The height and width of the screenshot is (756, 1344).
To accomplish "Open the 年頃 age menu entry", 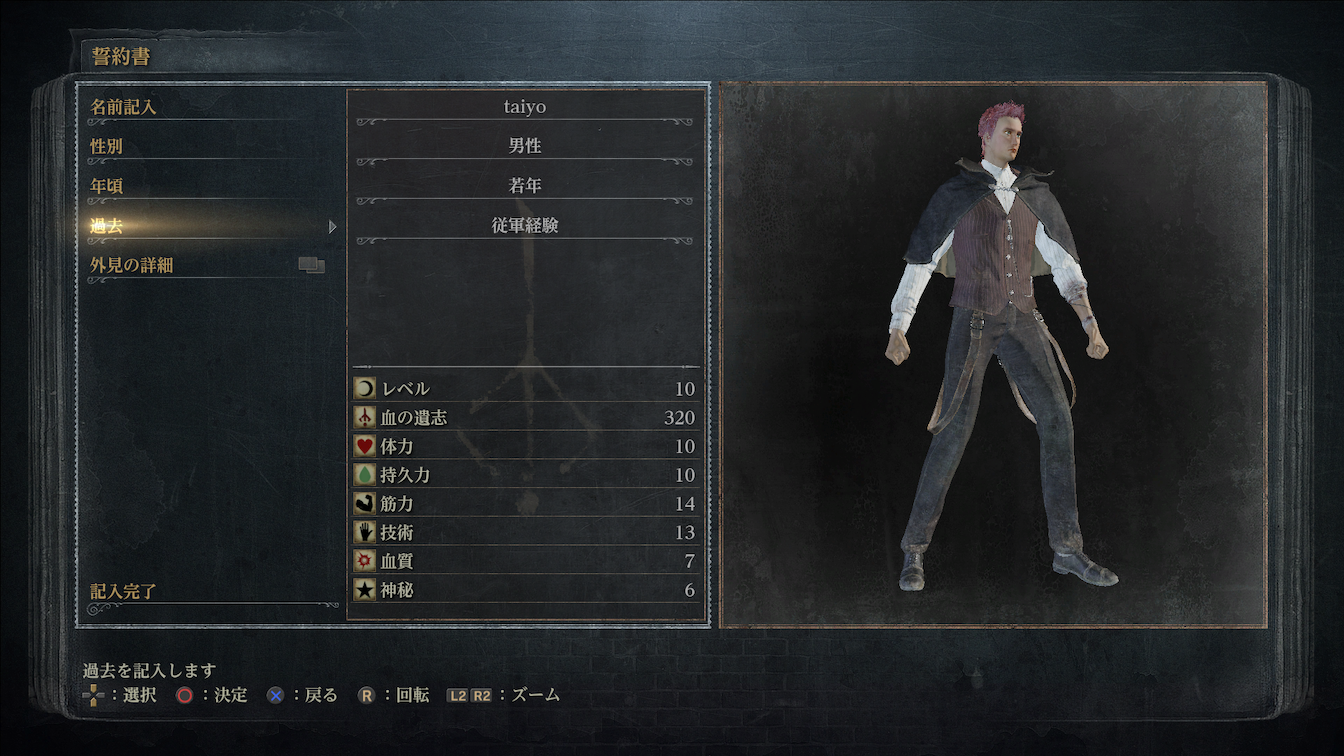I will point(107,186).
